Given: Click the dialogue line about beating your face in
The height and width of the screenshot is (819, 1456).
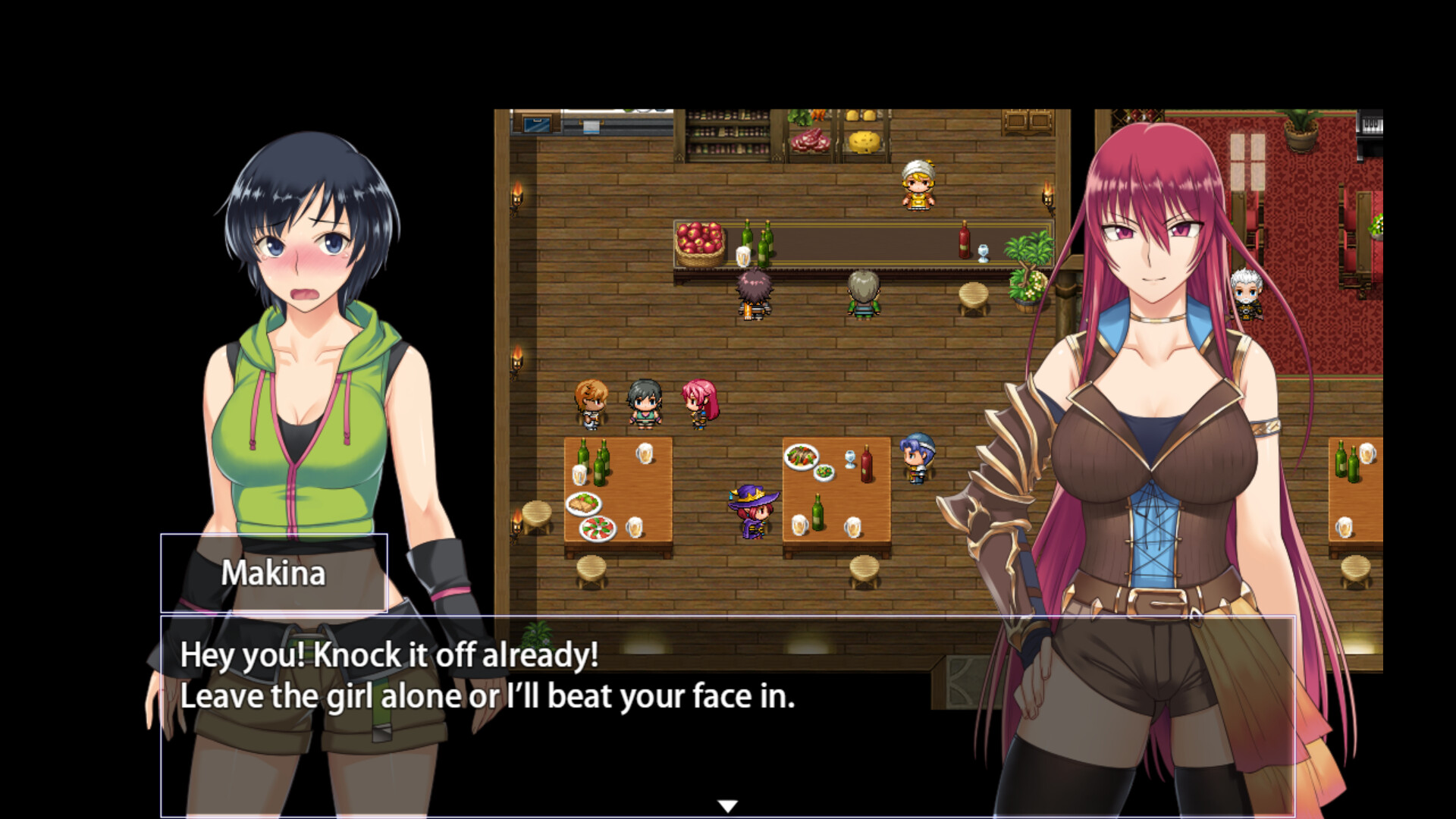Looking at the screenshot, I should click(489, 695).
